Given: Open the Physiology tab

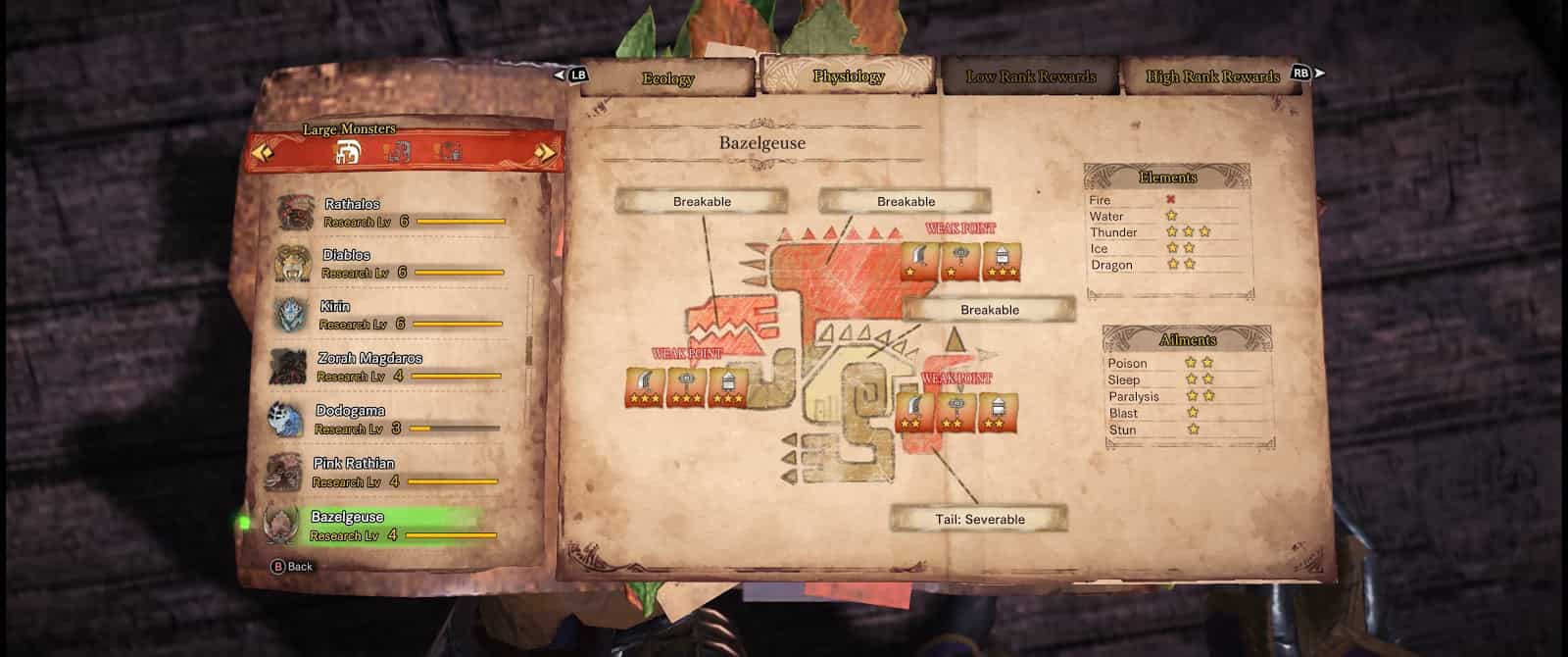Looking at the screenshot, I should coord(848,76).
